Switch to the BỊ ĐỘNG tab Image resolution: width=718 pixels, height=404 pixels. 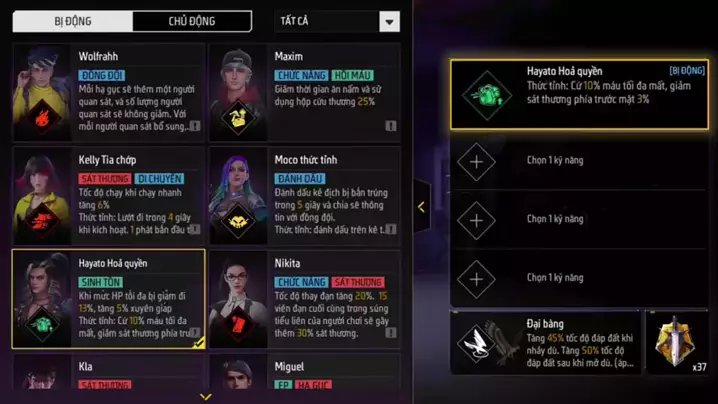tap(72, 21)
